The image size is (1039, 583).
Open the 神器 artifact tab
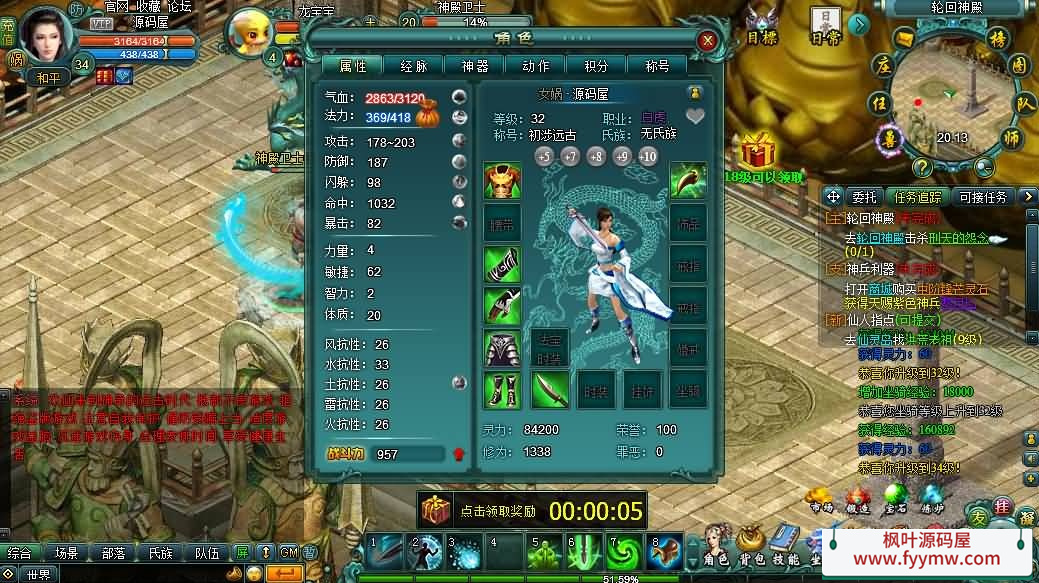(x=475, y=66)
